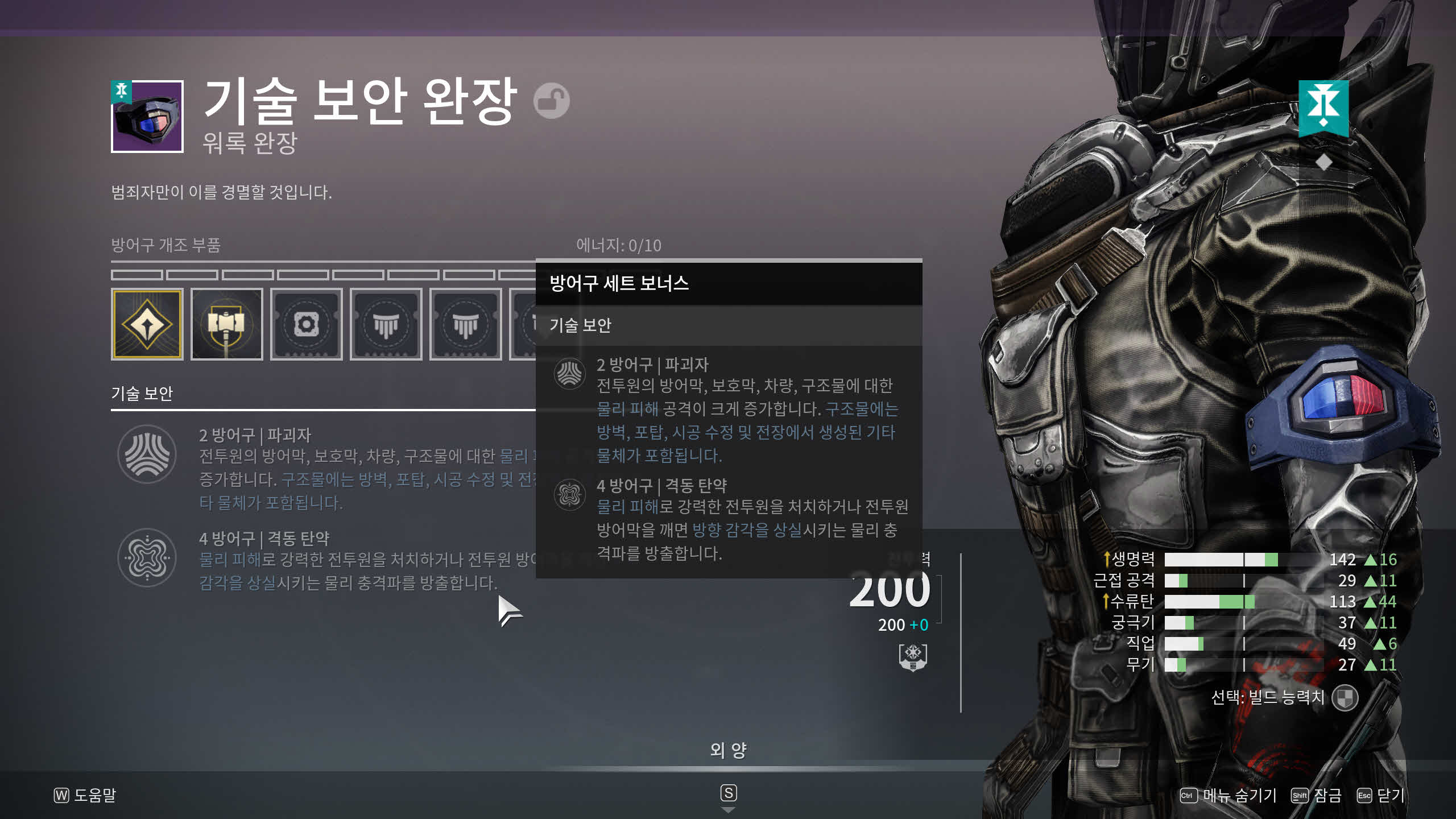Inspect the 4-piece 격동 탄약 set bonus icon
Screen dimensions: 1456x819
point(147,558)
